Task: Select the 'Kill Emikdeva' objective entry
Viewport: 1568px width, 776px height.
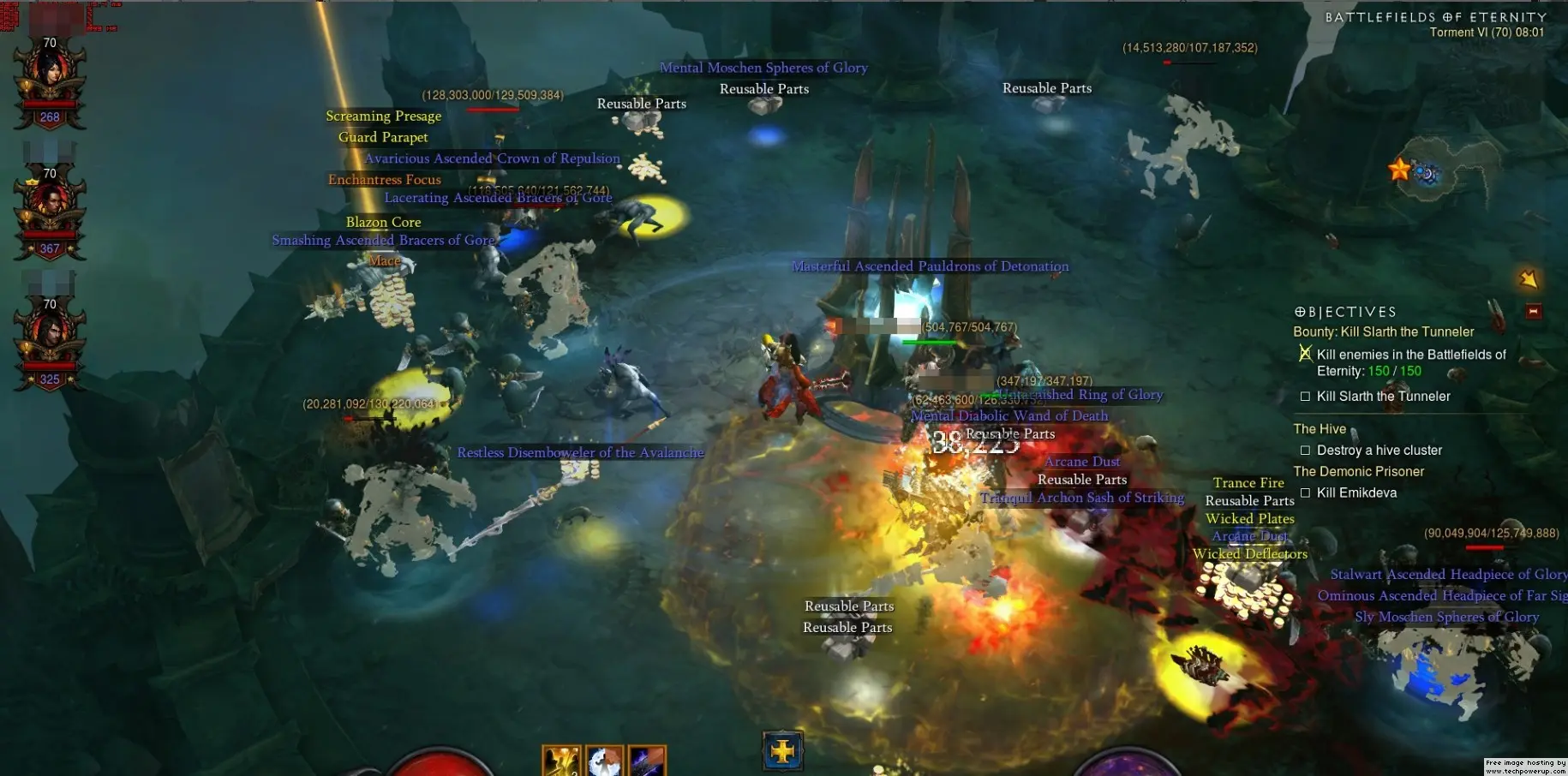Action: (1356, 492)
